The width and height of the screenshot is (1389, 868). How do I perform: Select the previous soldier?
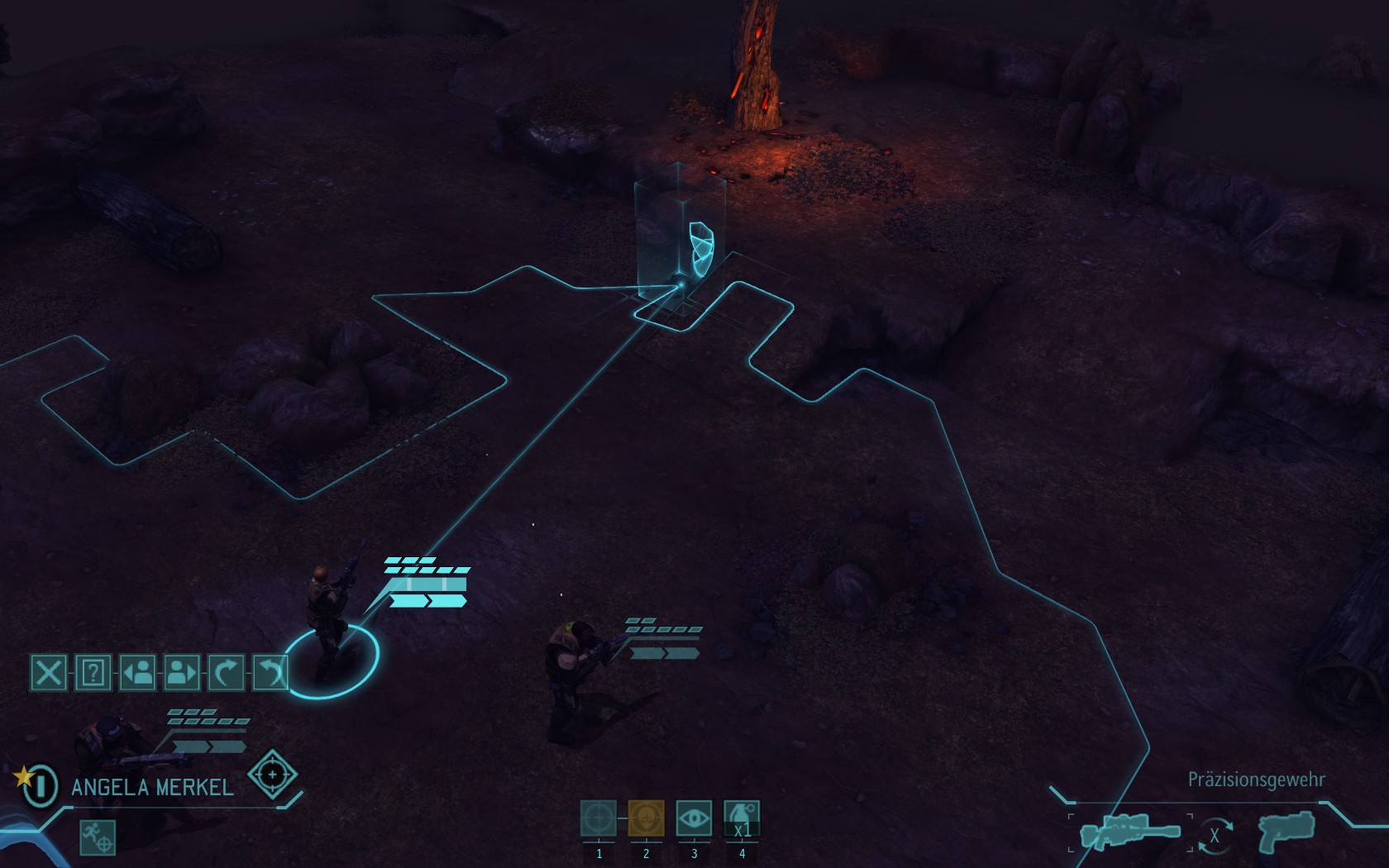coord(137,672)
